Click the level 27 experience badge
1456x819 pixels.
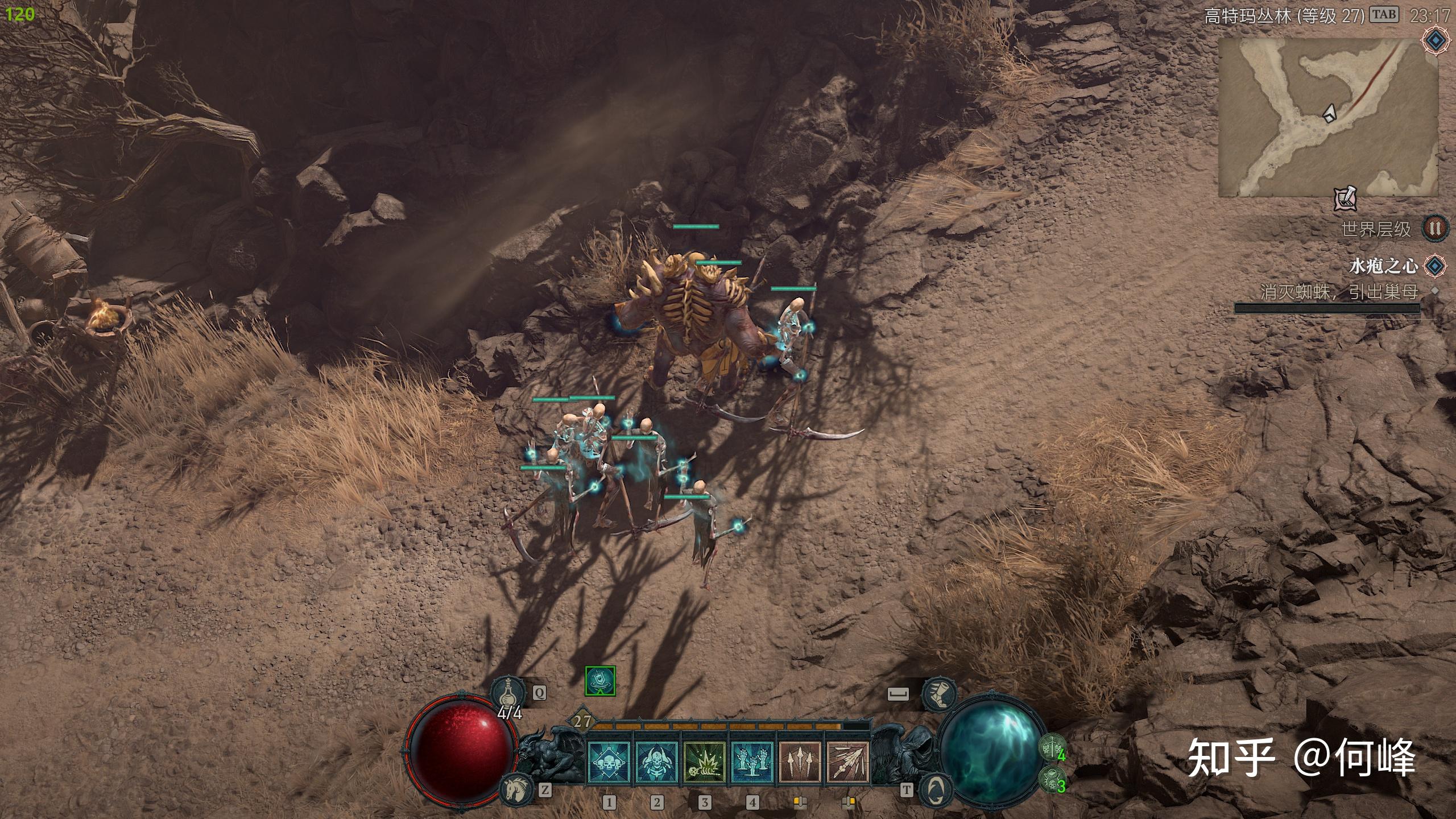pos(582,722)
